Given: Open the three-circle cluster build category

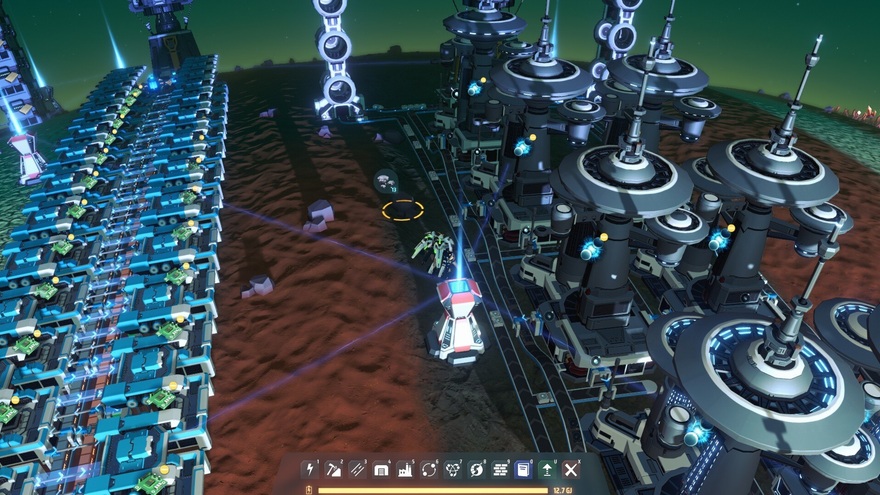Looking at the screenshot, I should point(453,469).
